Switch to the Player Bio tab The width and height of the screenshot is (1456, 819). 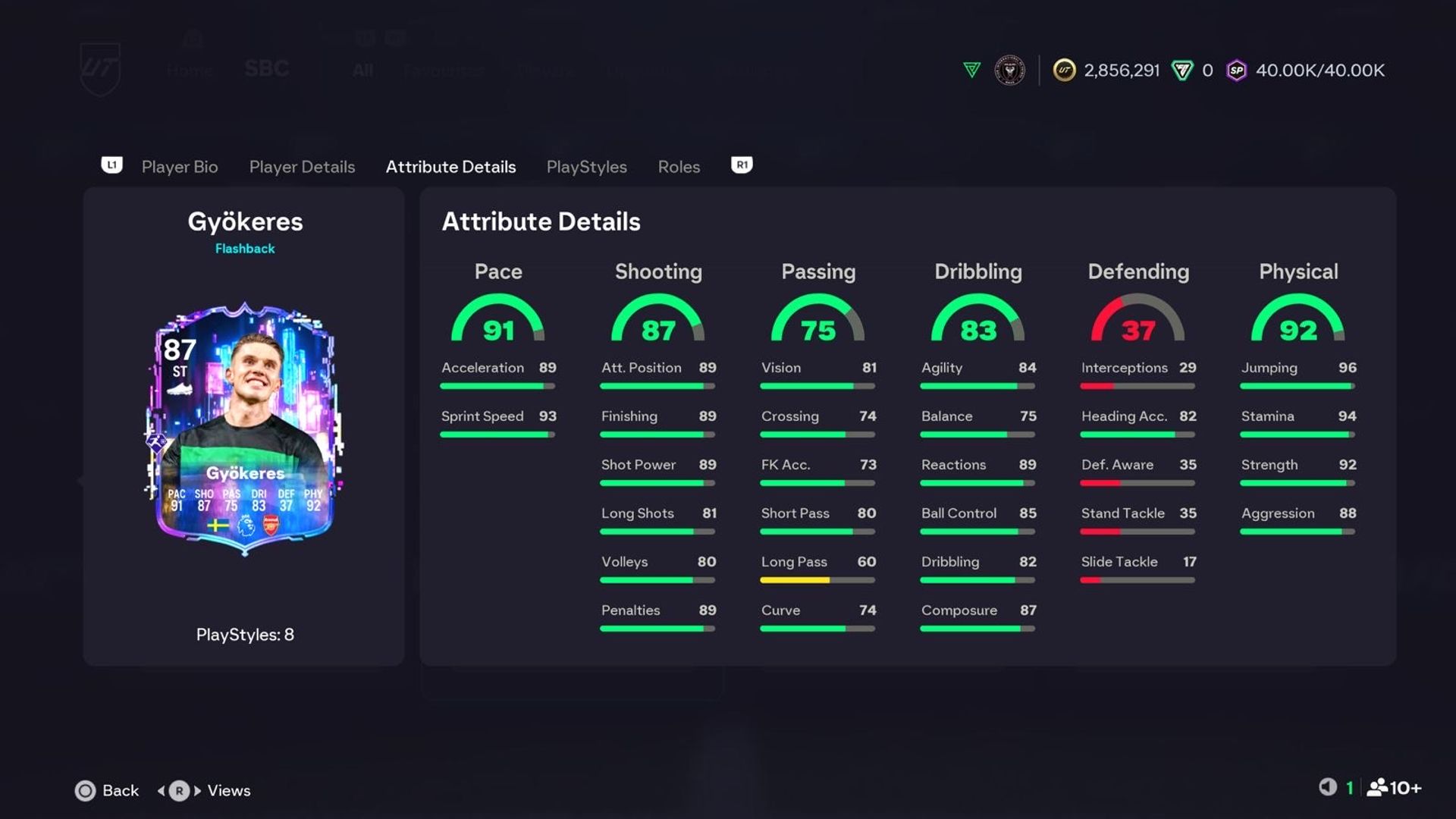179,167
